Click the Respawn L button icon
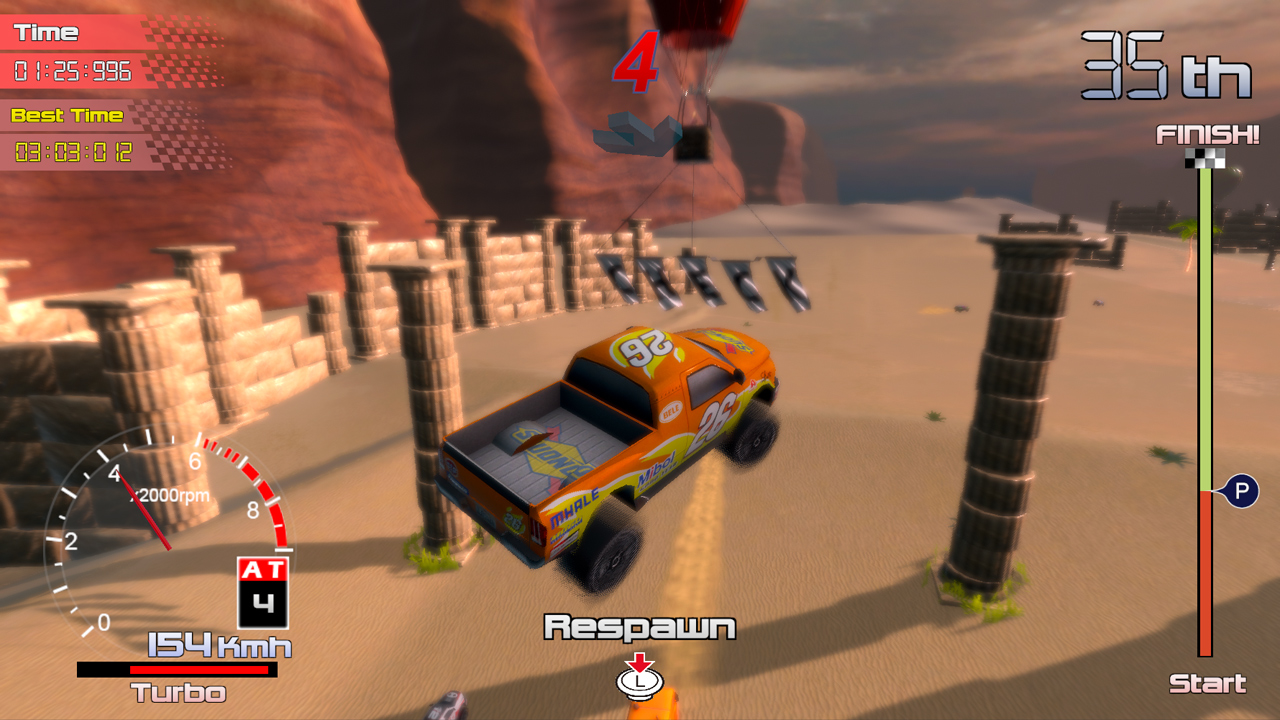This screenshot has width=1280, height=720. click(640, 685)
